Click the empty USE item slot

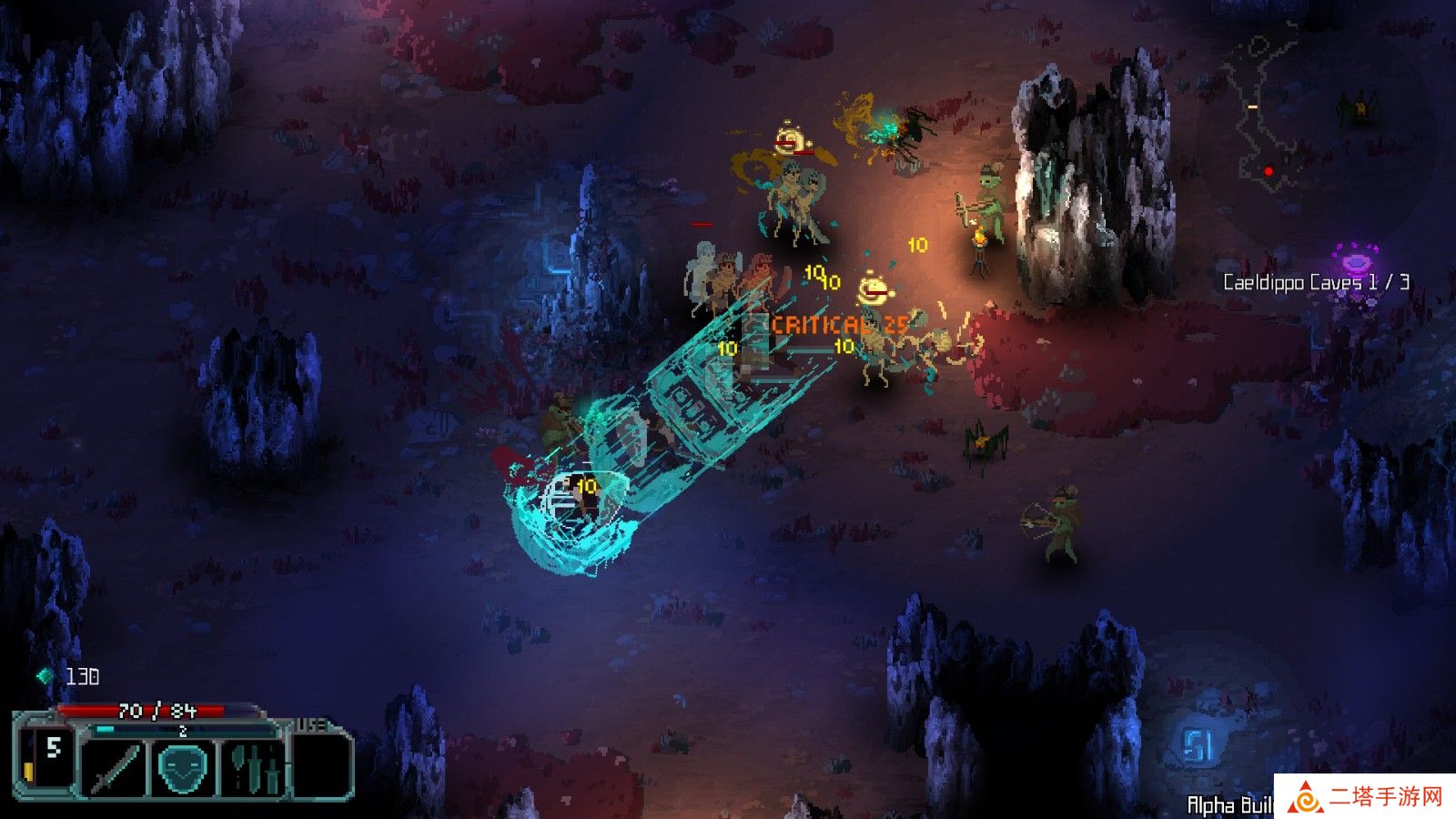point(321,766)
